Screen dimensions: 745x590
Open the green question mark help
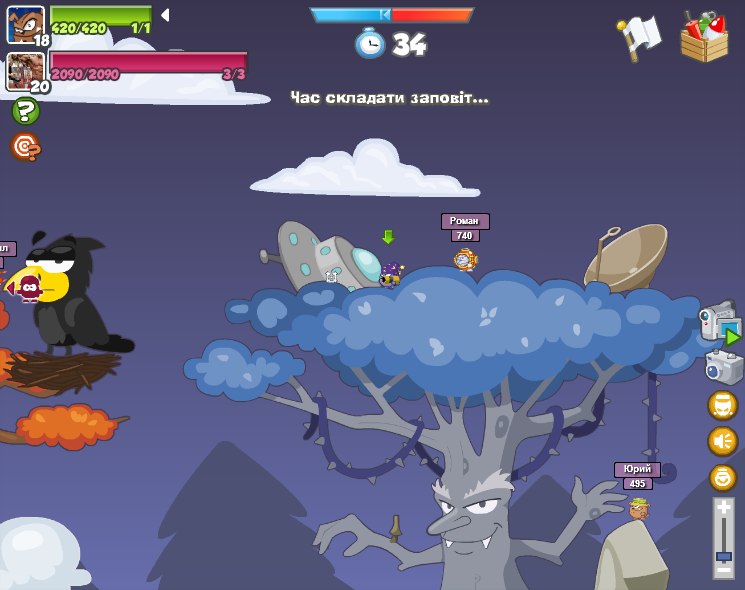[25, 111]
